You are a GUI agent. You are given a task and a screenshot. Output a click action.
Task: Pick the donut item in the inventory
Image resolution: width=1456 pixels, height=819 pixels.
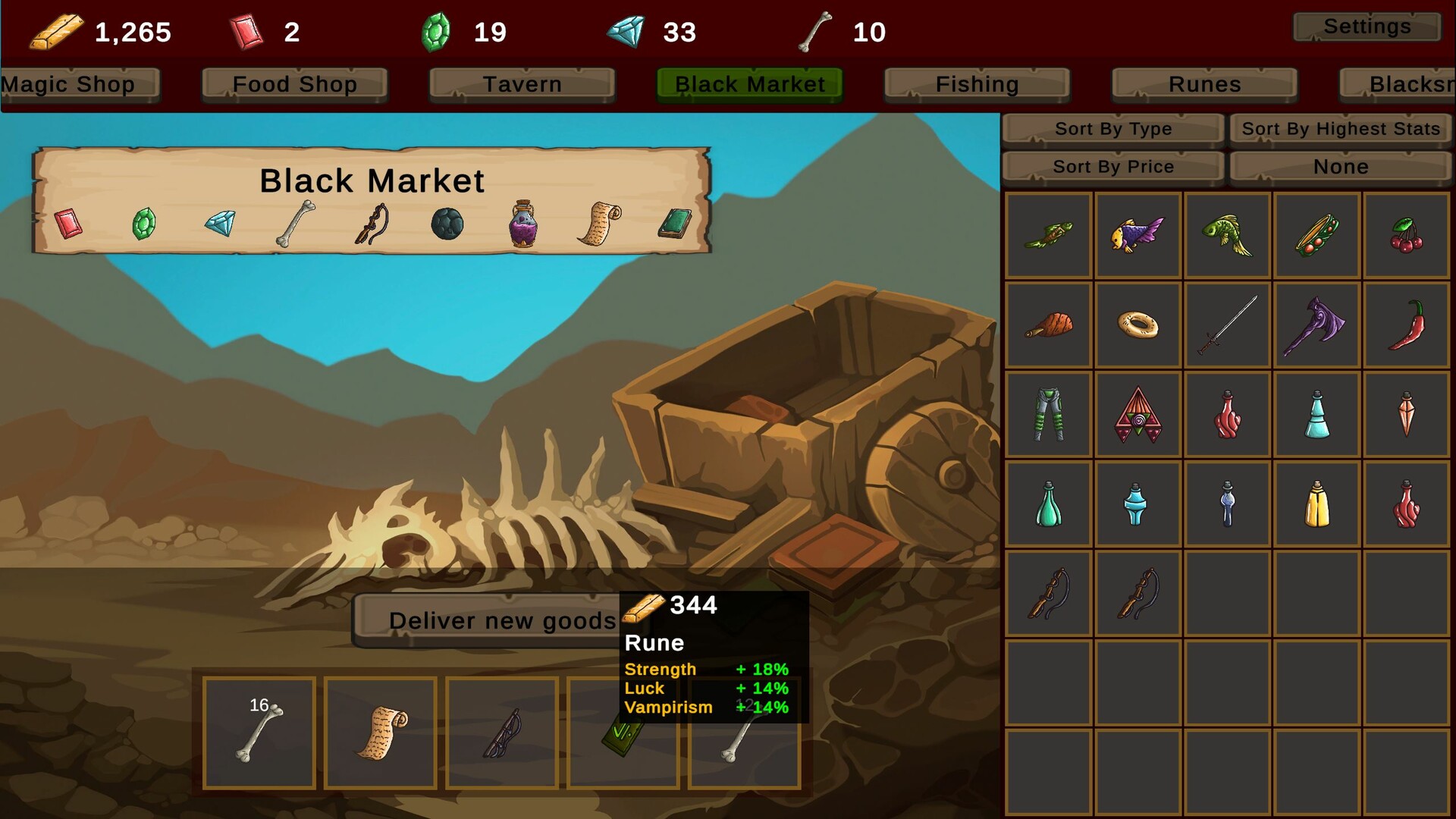point(1137,325)
